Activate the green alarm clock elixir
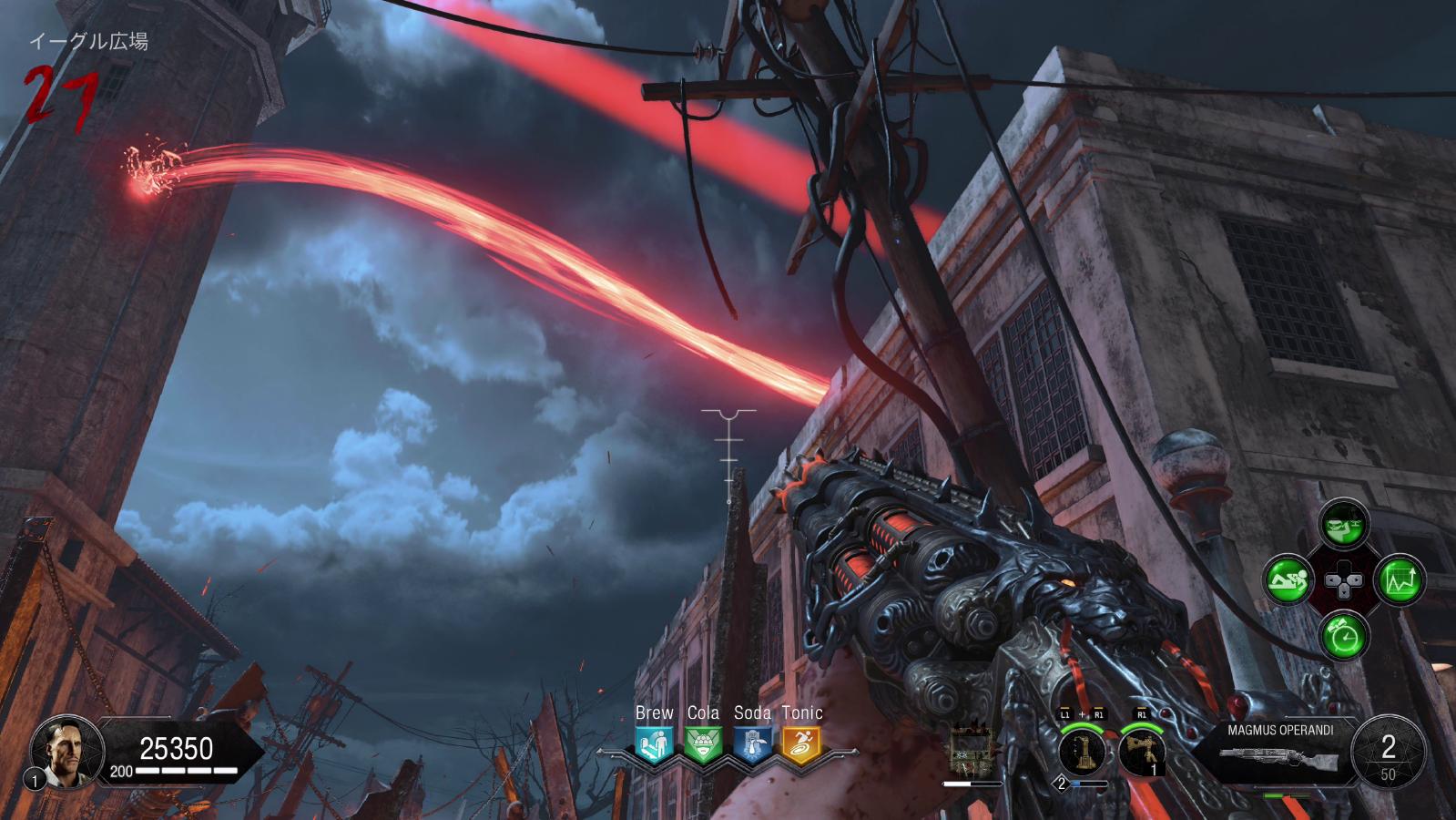 tap(1344, 636)
